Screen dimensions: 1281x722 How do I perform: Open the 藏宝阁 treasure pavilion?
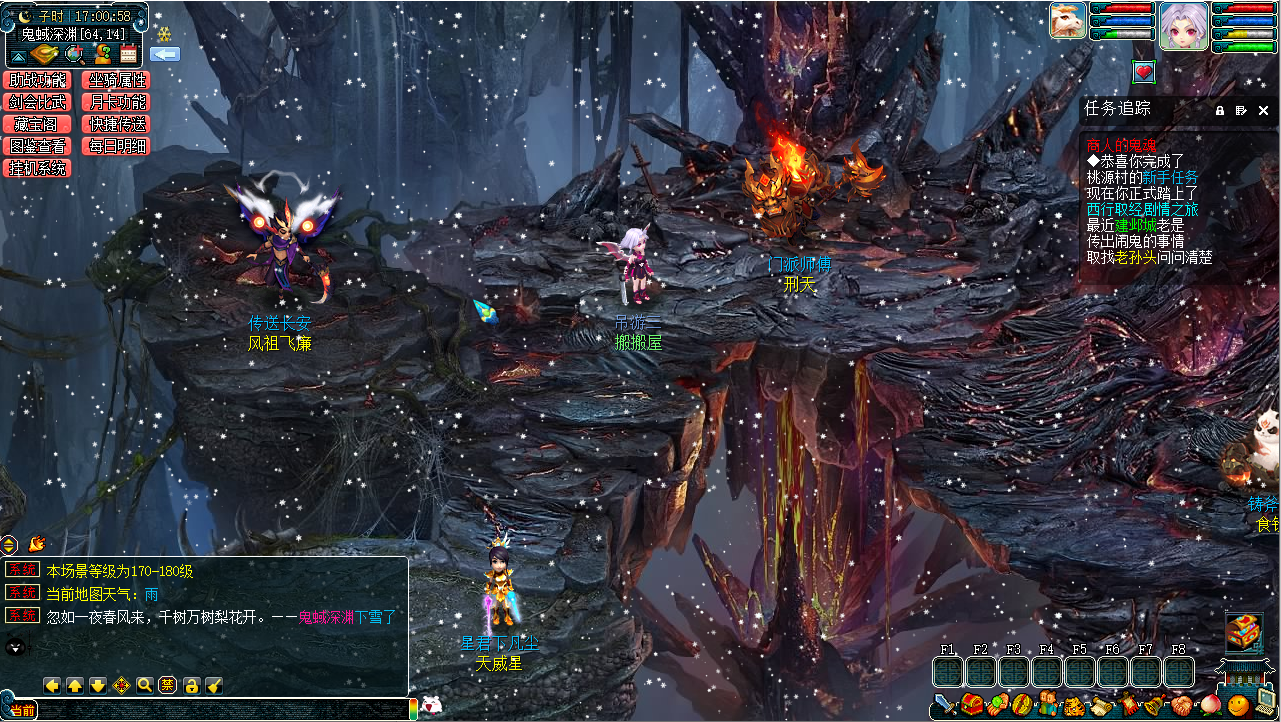point(37,124)
